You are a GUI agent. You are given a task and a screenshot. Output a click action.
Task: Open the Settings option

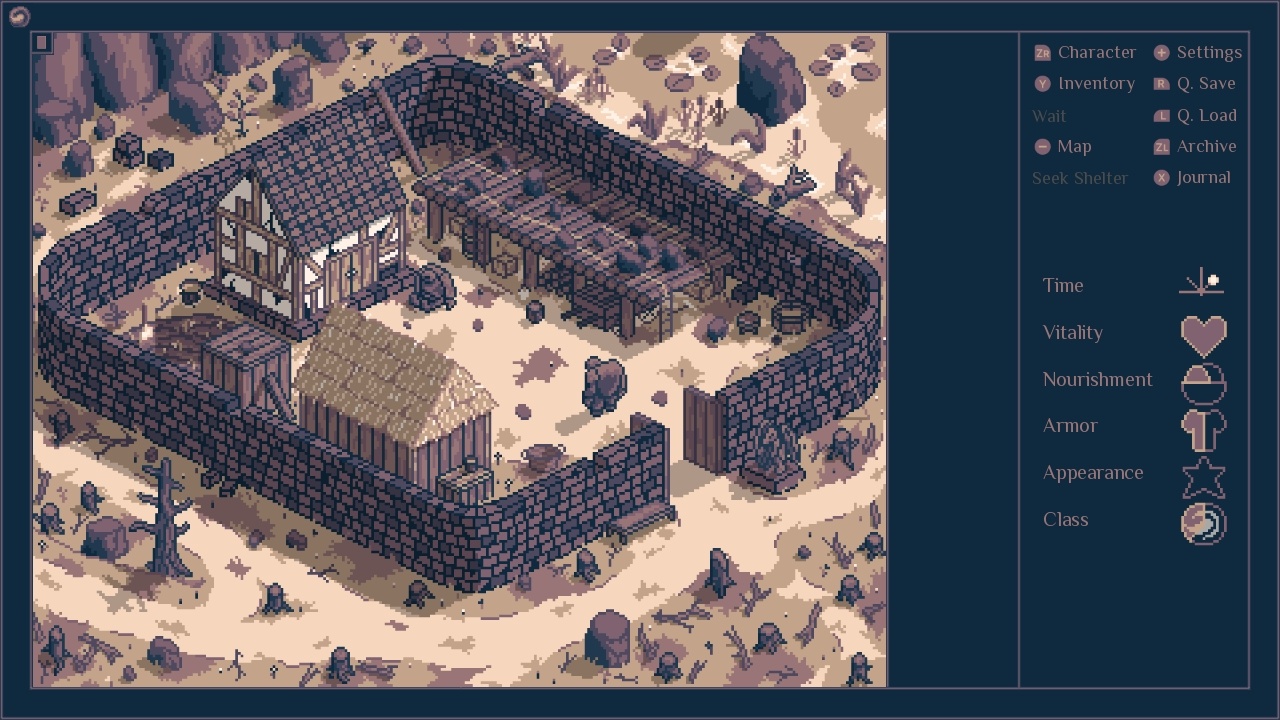pyautogui.click(x=1209, y=52)
